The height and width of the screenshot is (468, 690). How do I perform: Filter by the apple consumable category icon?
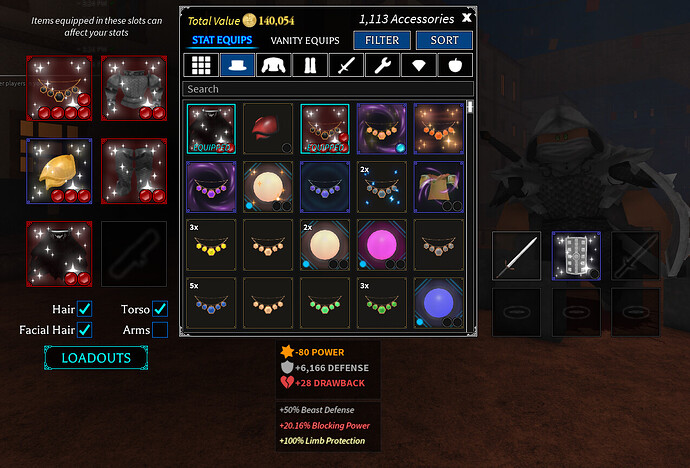454,65
